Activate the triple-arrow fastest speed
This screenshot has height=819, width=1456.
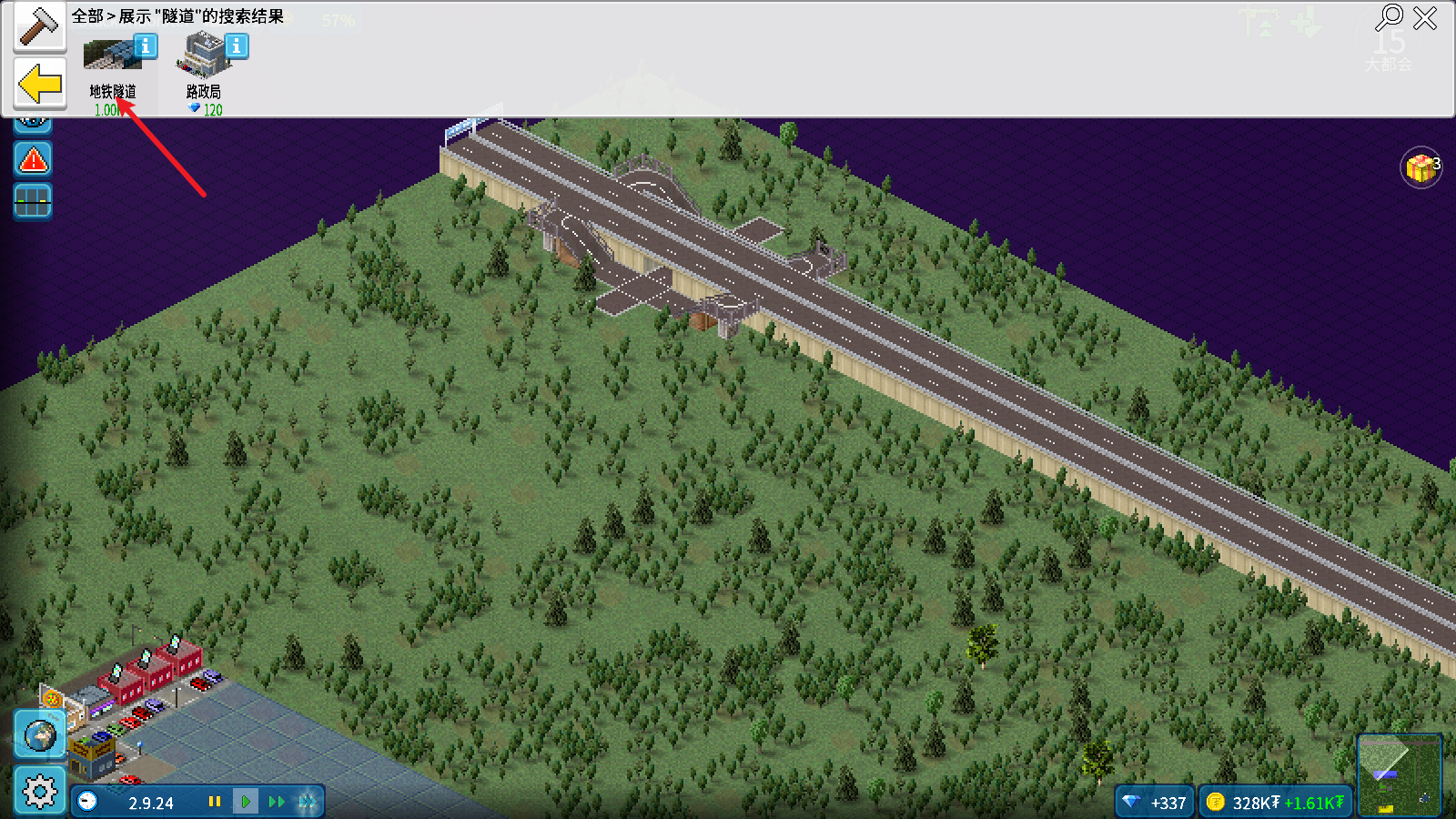coord(308,802)
